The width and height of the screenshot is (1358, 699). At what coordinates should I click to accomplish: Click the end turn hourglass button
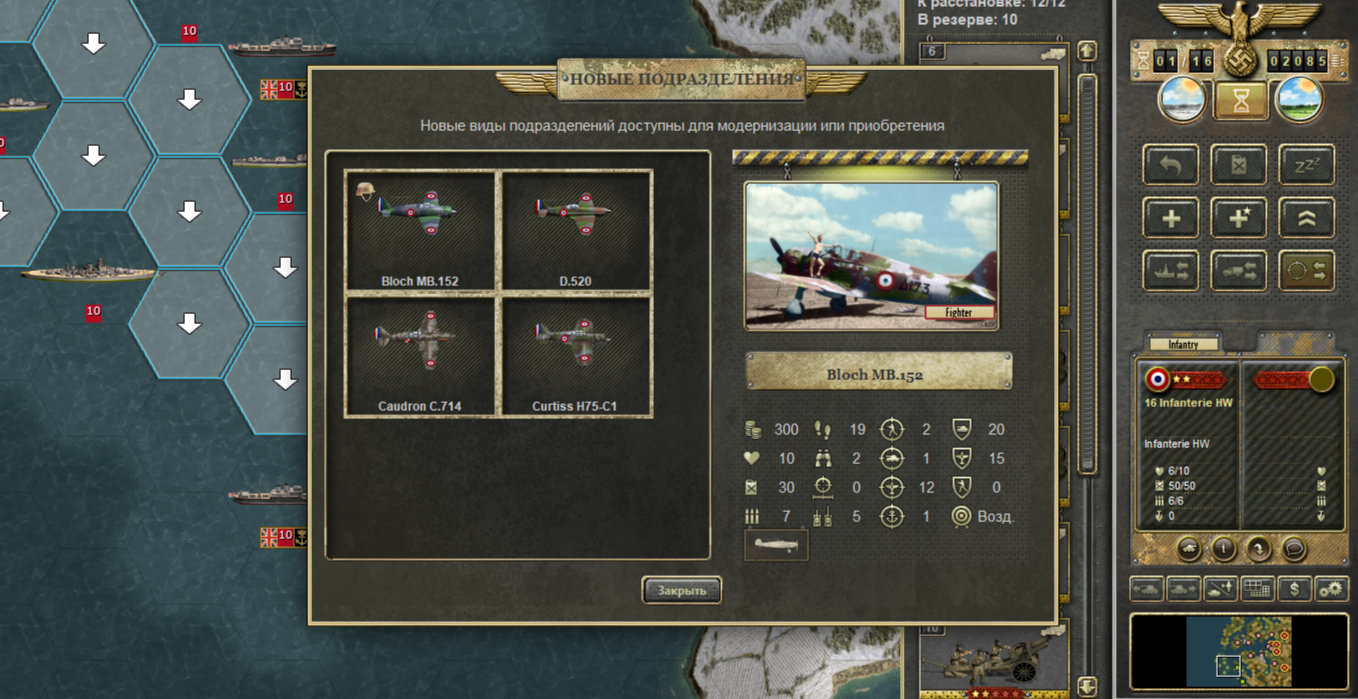[1240, 101]
